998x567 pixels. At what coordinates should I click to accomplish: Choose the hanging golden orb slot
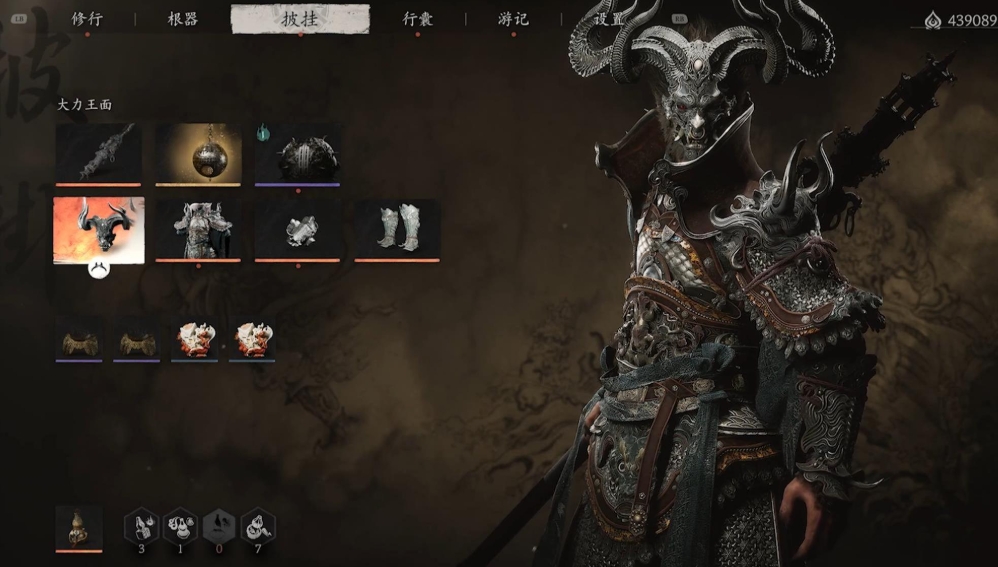198,153
